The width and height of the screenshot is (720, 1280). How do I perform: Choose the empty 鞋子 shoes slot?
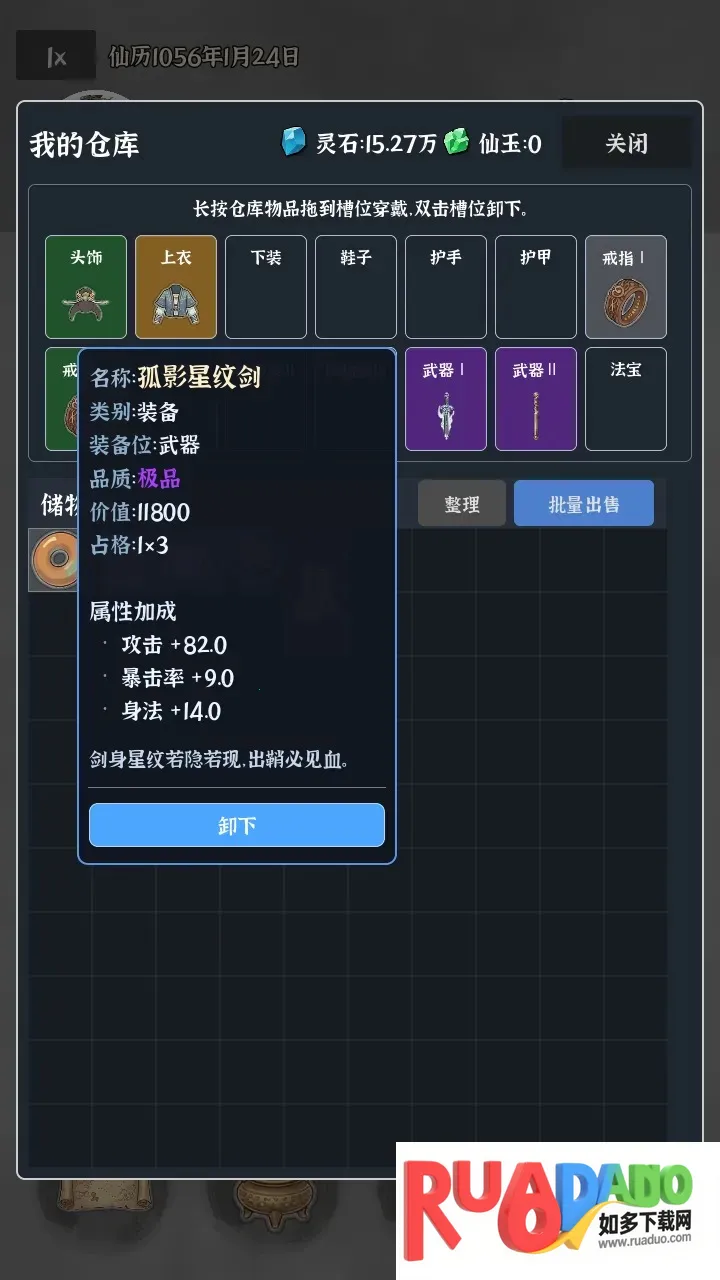(x=356, y=287)
